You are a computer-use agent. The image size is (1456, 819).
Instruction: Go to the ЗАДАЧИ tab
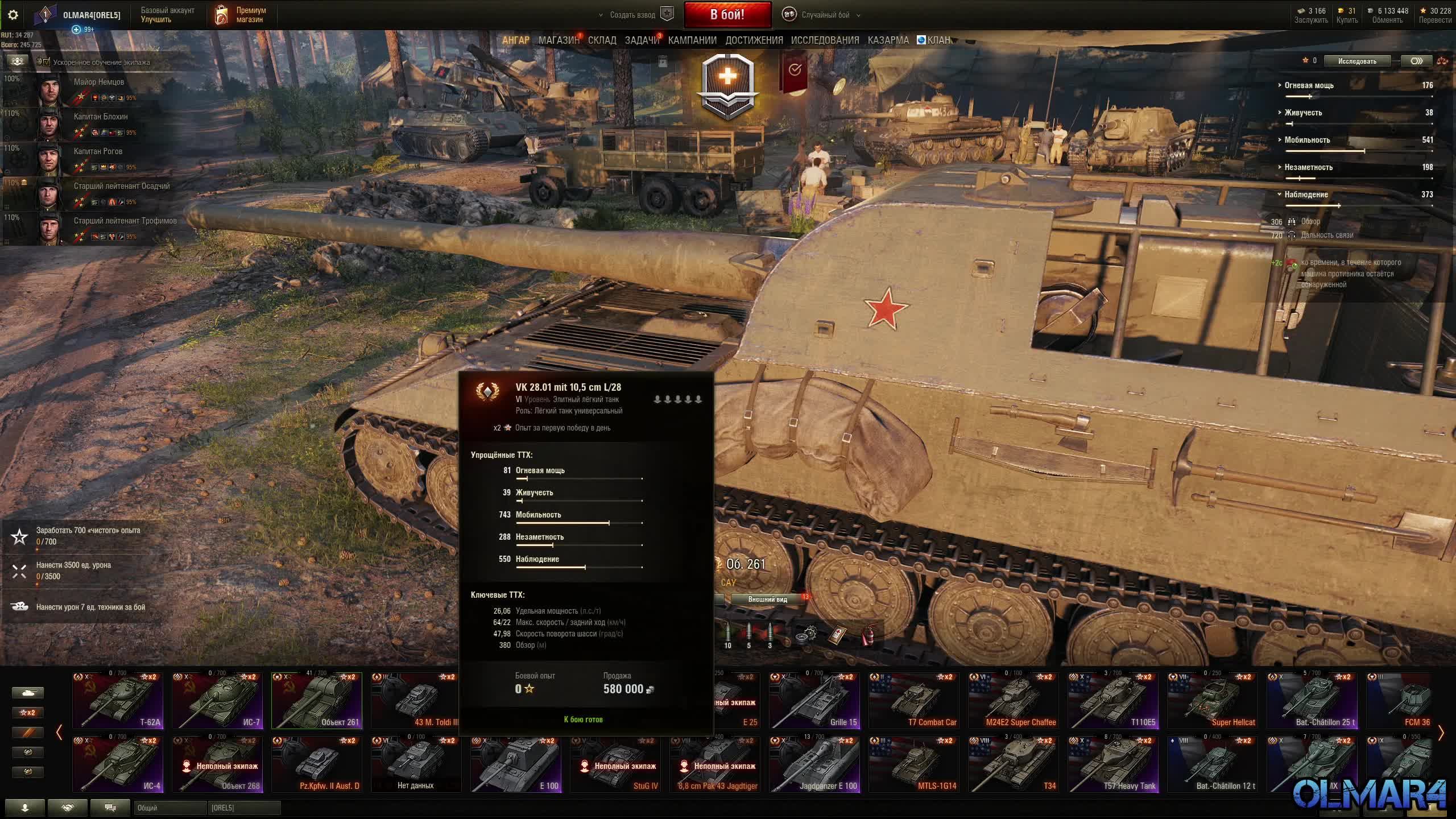pos(642,40)
